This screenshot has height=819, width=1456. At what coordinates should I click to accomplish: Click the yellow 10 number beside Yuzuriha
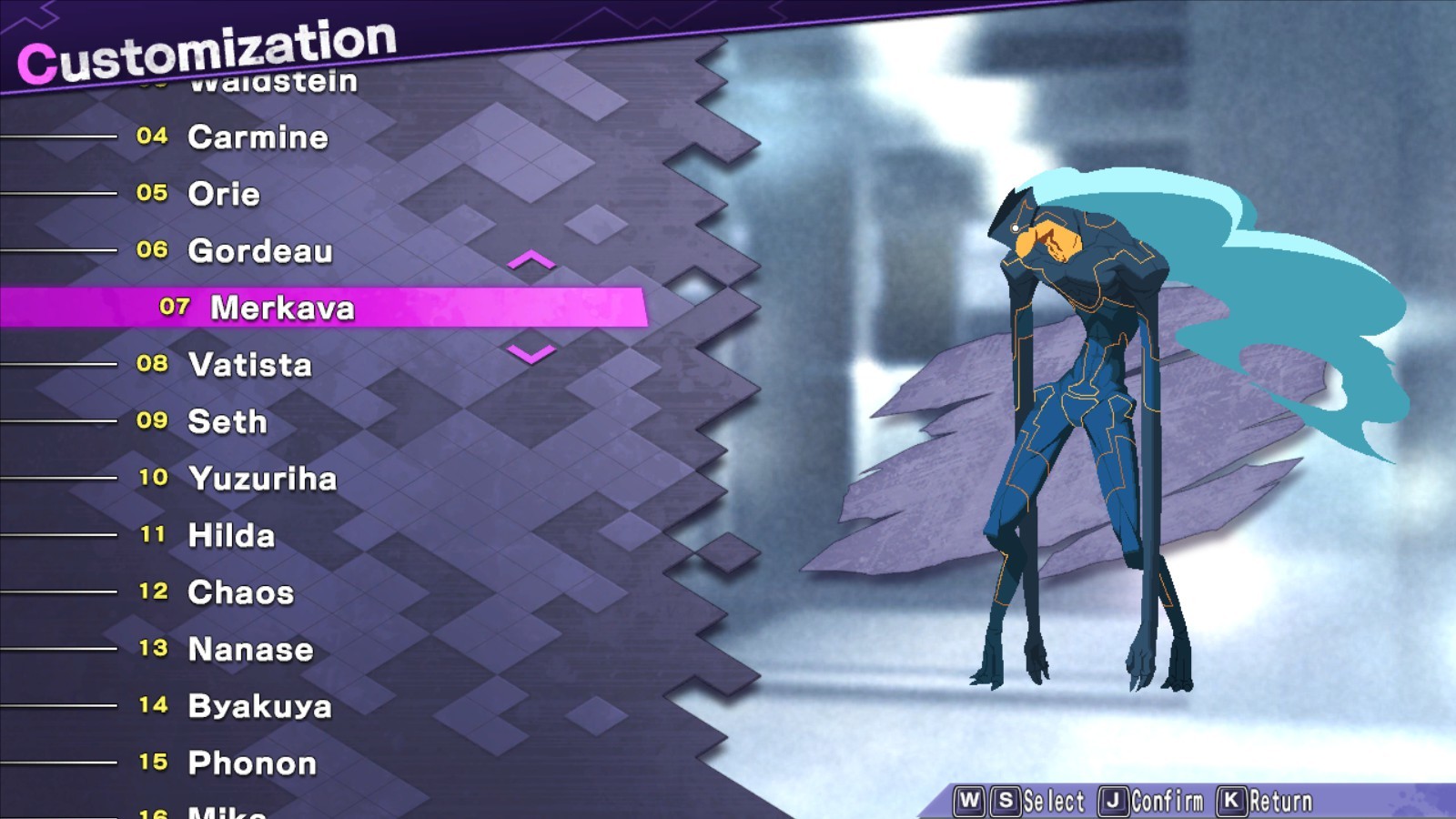click(x=155, y=476)
